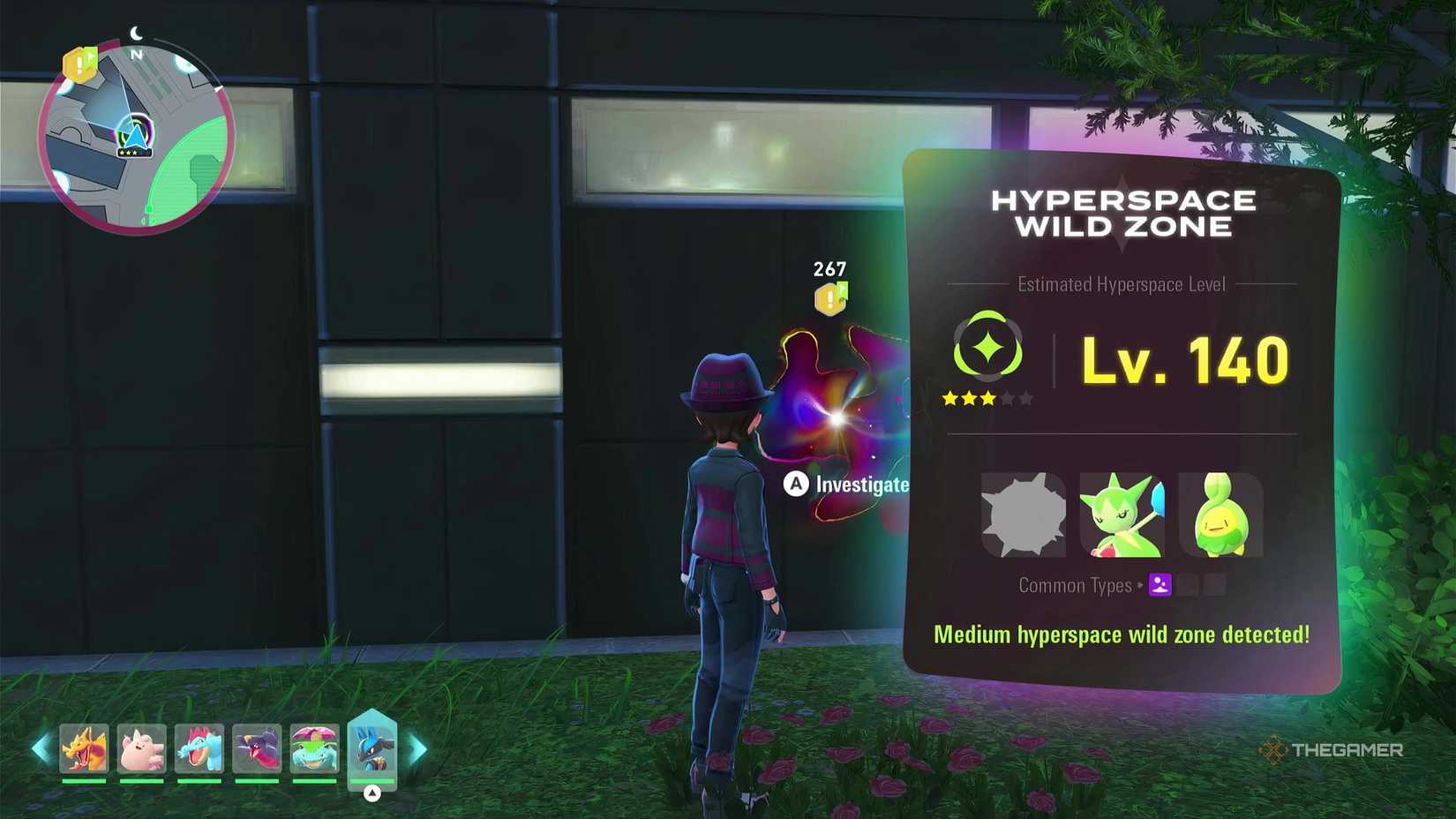Image resolution: width=1456 pixels, height=819 pixels.
Task: Click Charizard's green health bar
Action: point(84,778)
